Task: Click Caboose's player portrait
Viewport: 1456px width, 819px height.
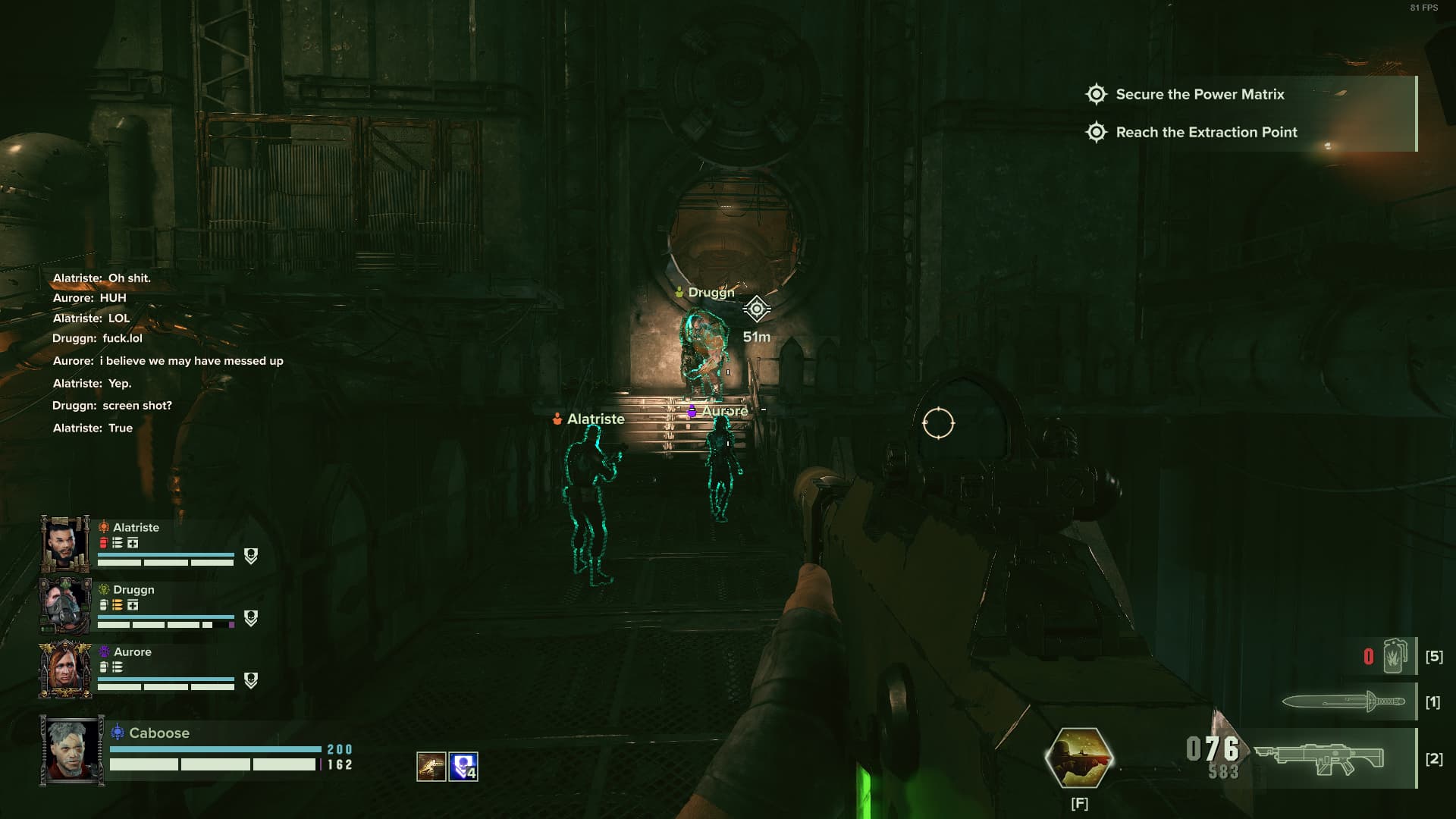Action: click(x=72, y=750)
